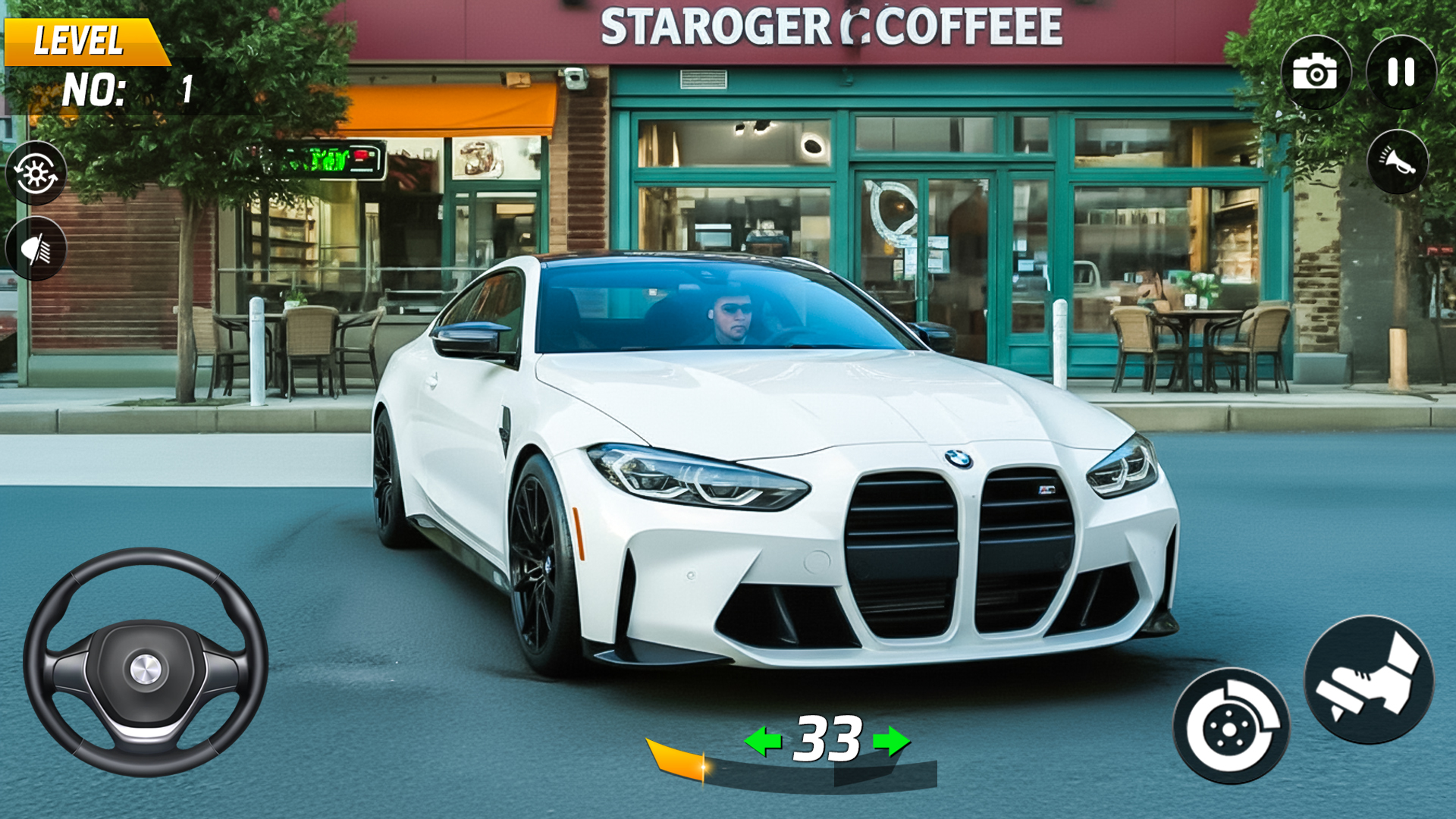Take a screenshot with the camera icon
The image size is (1456, 819).
[1313, 74]
